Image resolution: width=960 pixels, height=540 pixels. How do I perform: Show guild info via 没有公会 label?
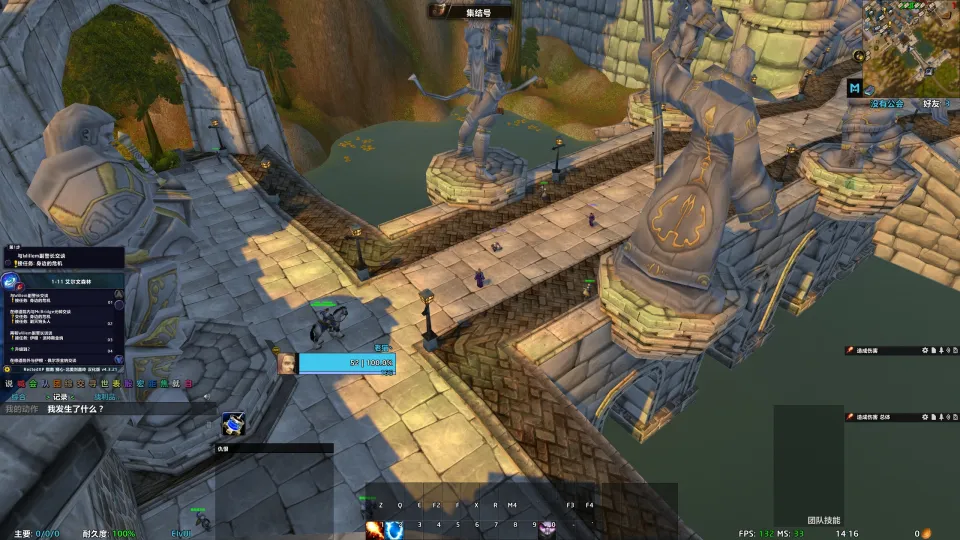click(x=885, y=103)
